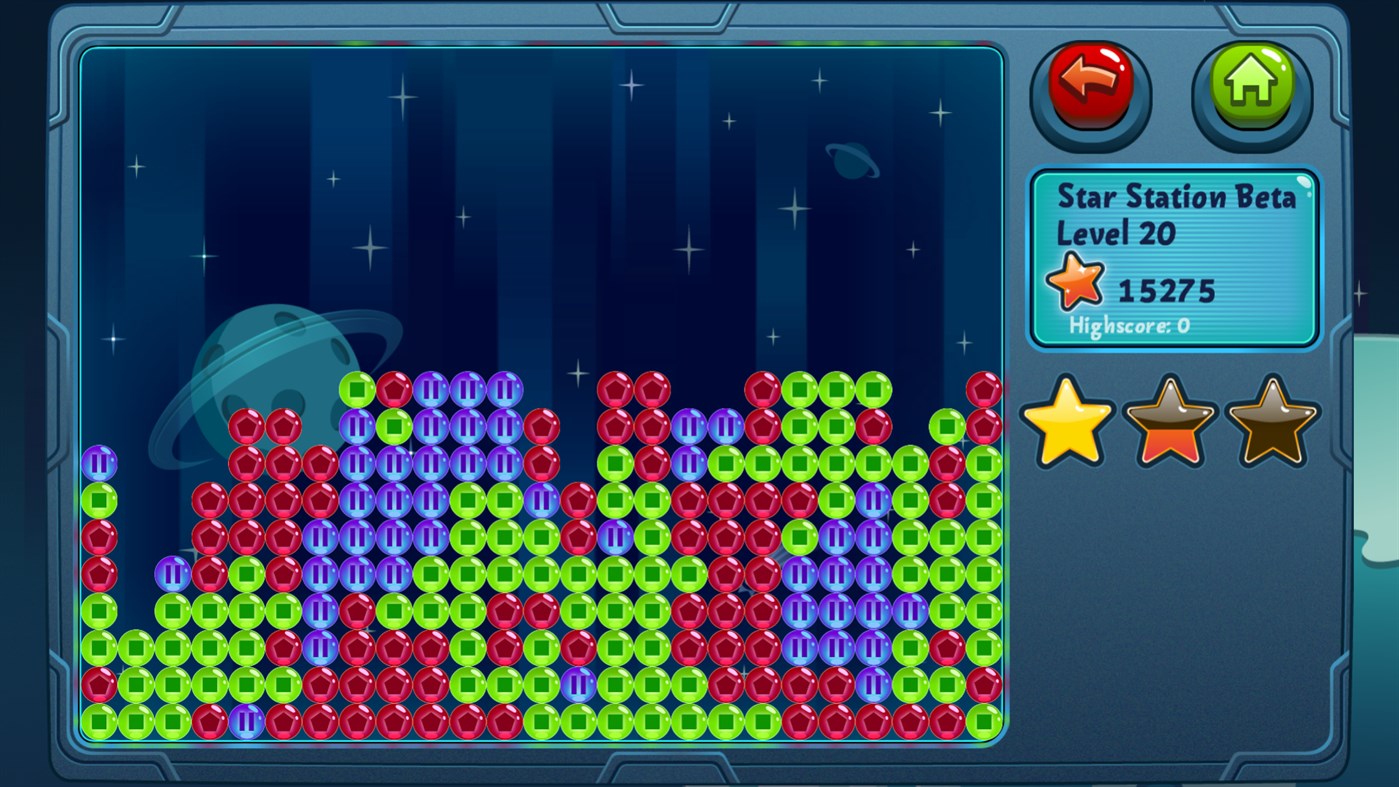Click the half-filled second rating star
1399x787 pixels.
tap(1169, 424)
